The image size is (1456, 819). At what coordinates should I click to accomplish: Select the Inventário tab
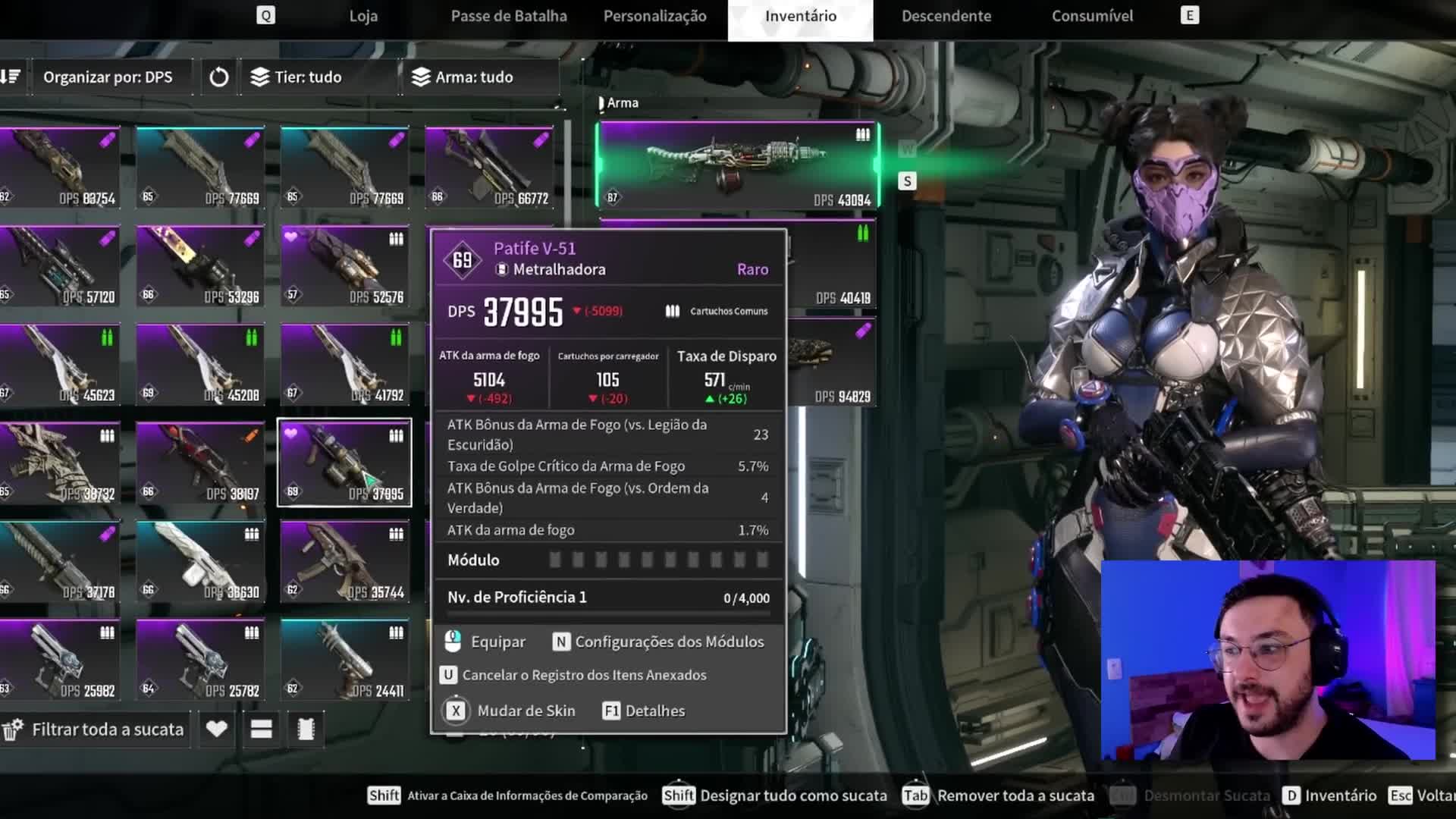coord(800,16)
